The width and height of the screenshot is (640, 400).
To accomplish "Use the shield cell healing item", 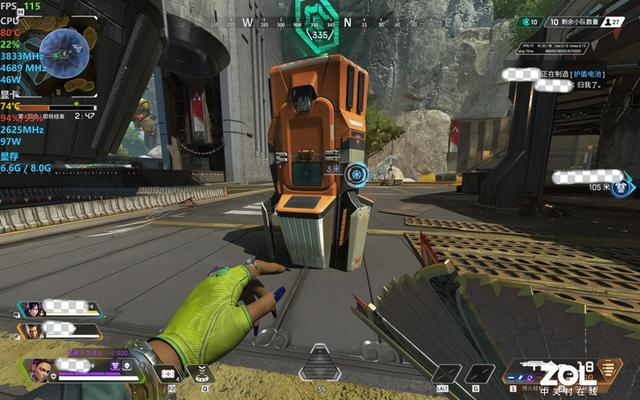I will point(168,372).
